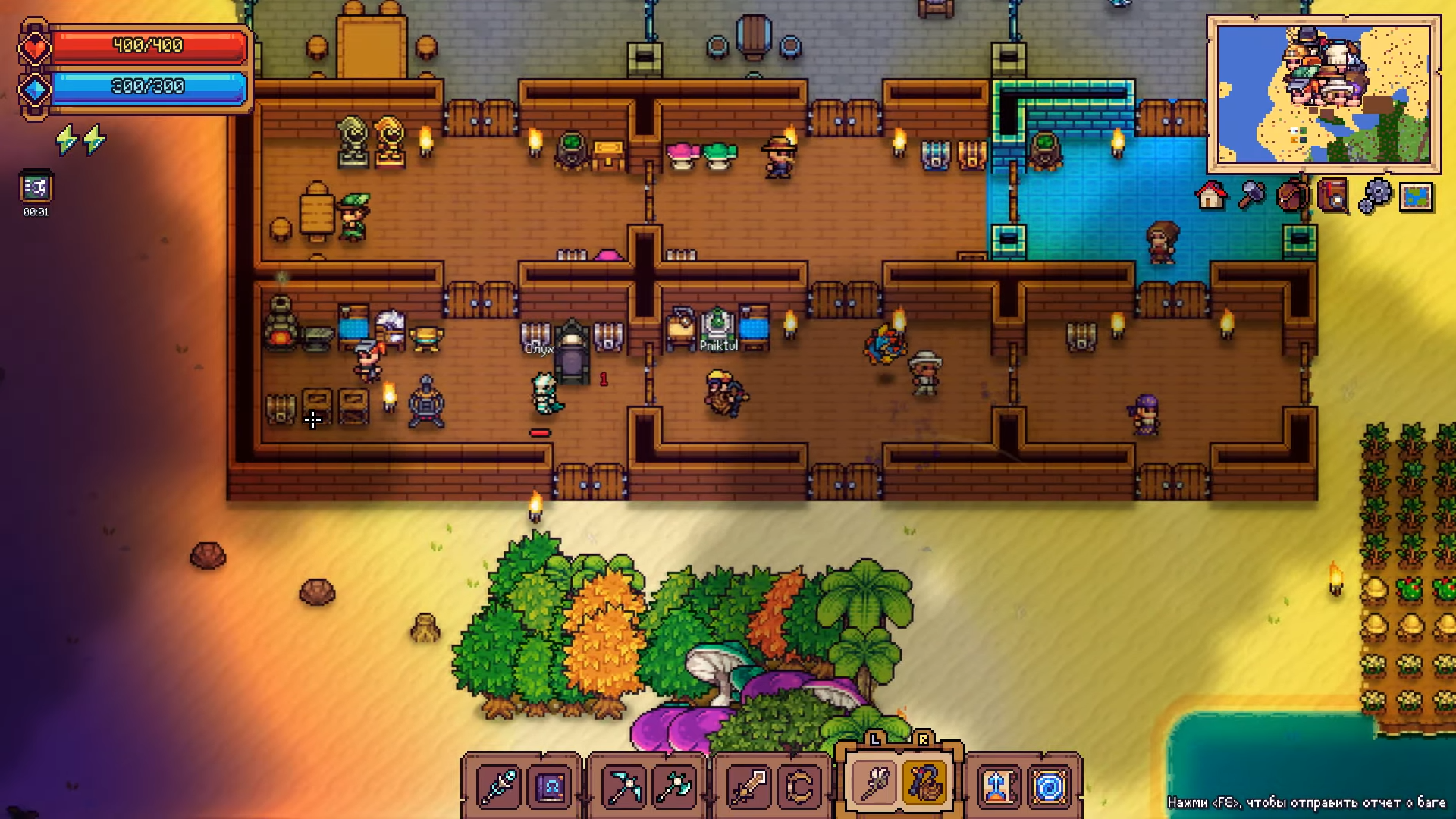
Task: Click the minimap
Action: tap(1323, 94)
